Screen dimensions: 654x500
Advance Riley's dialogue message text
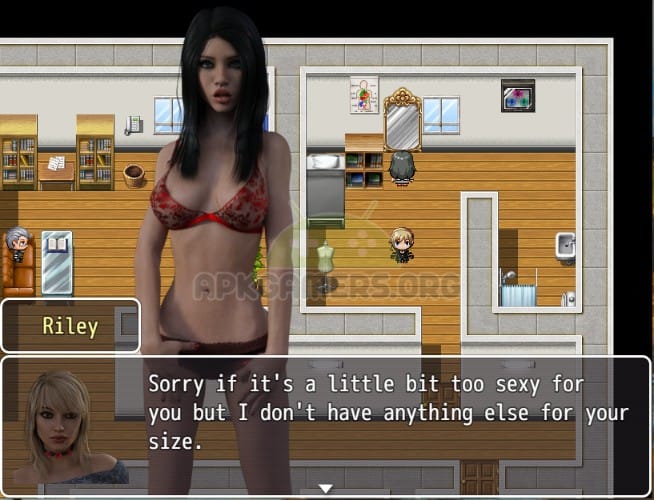(x=388, y=411)
